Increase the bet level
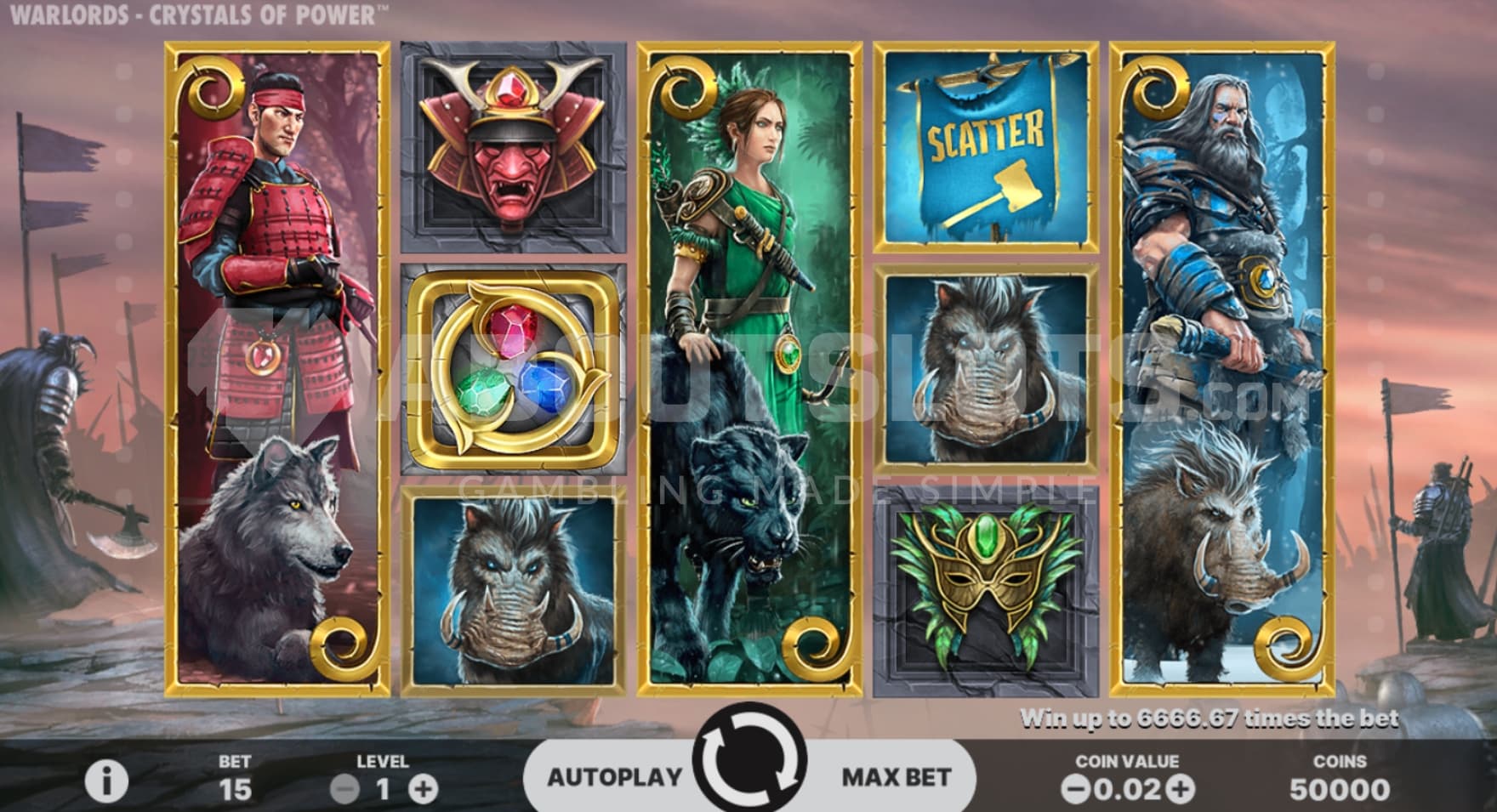 (x=423, y=789)
